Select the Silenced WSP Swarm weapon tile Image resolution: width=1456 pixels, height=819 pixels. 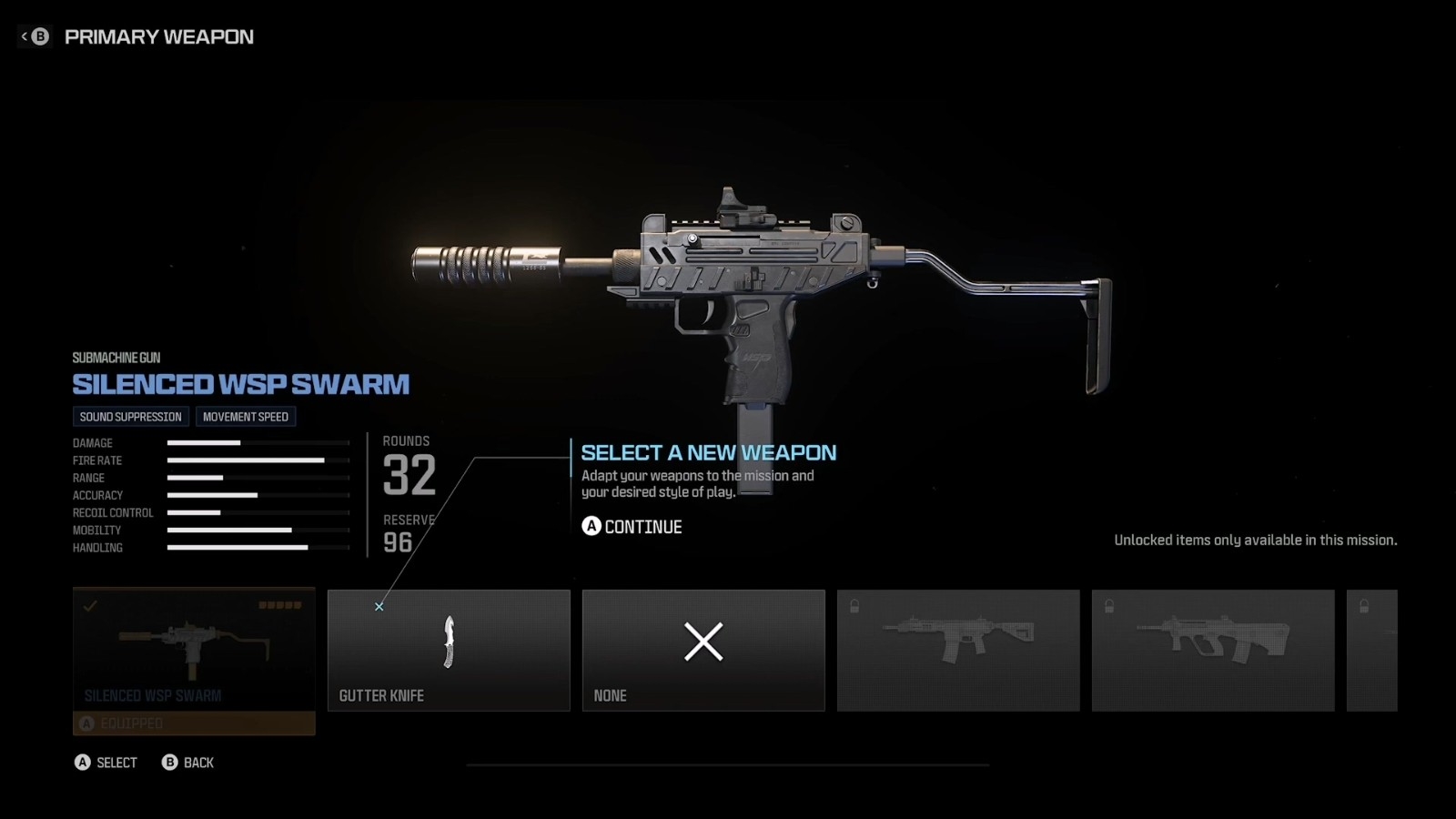[194, 650]
